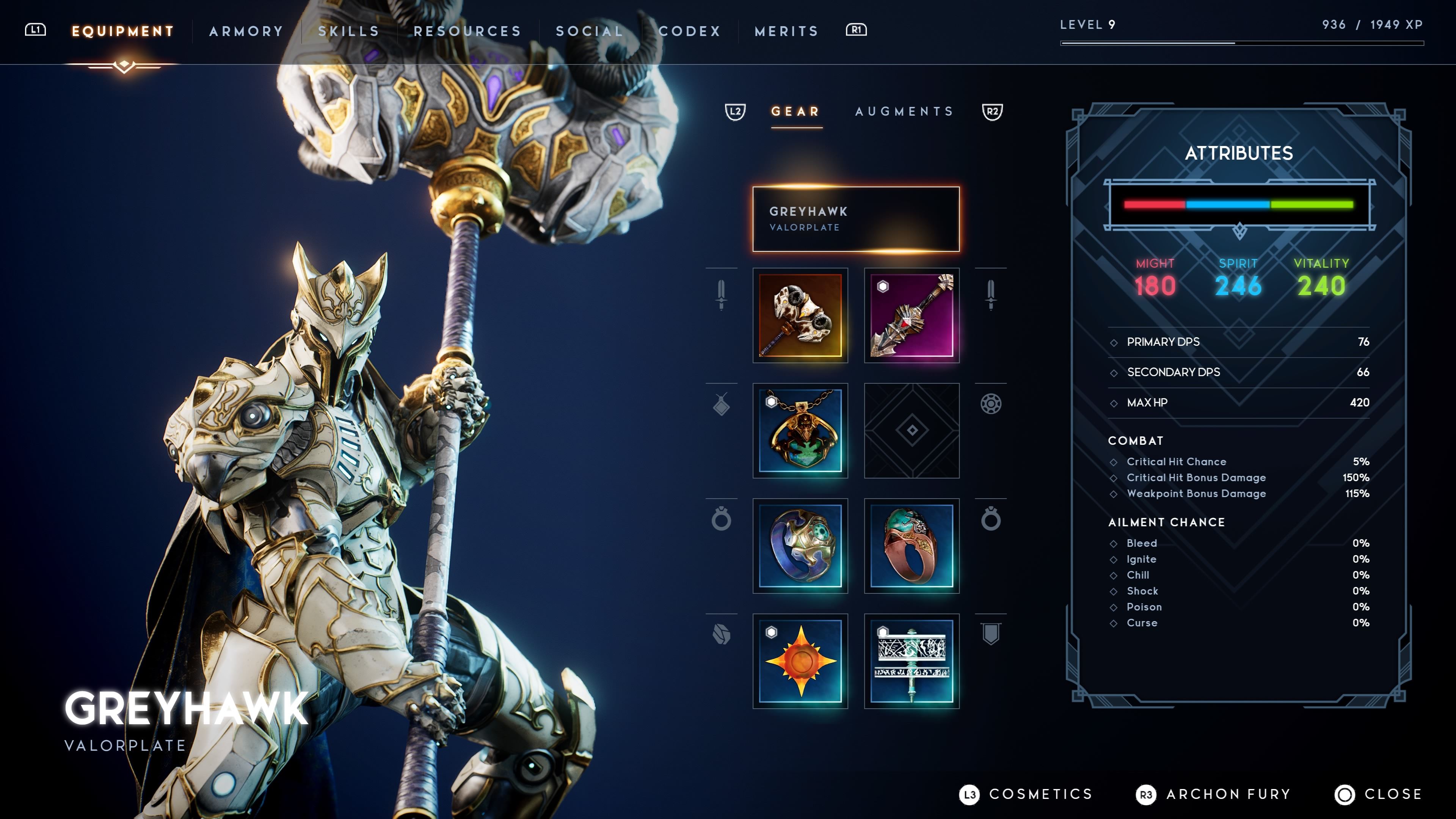Click the empty charm slot
This screenshot has height=819, width=1456.
[x=911, y=431]
